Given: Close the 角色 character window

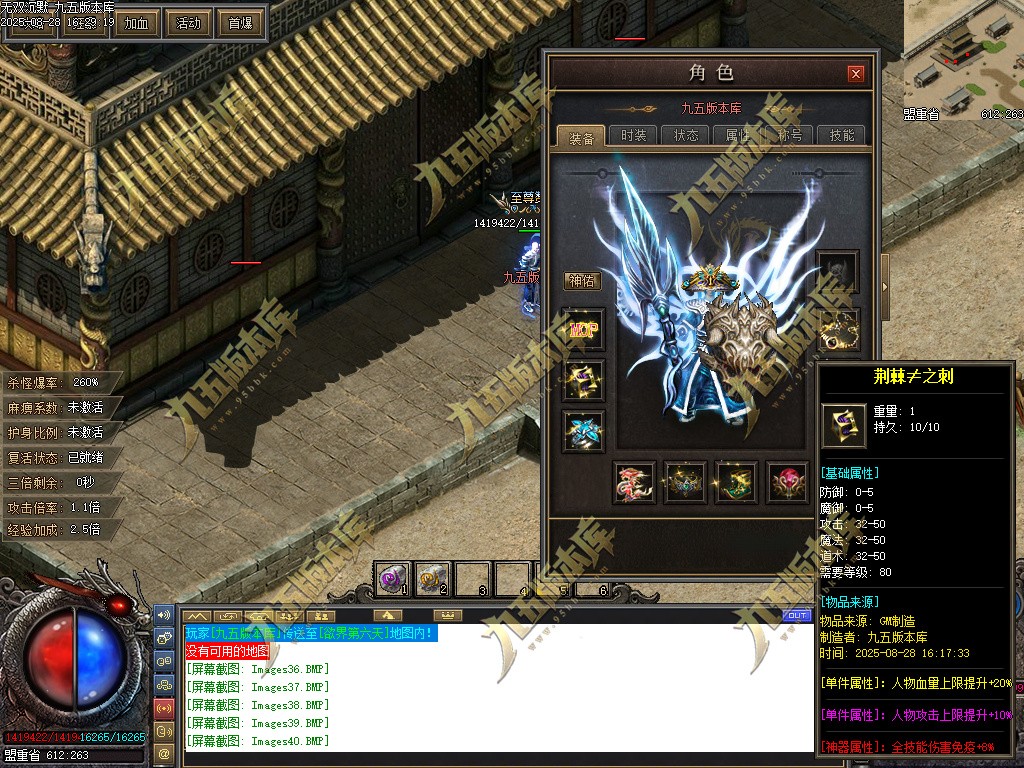Looking at the screenshot, I should point(855,73).
